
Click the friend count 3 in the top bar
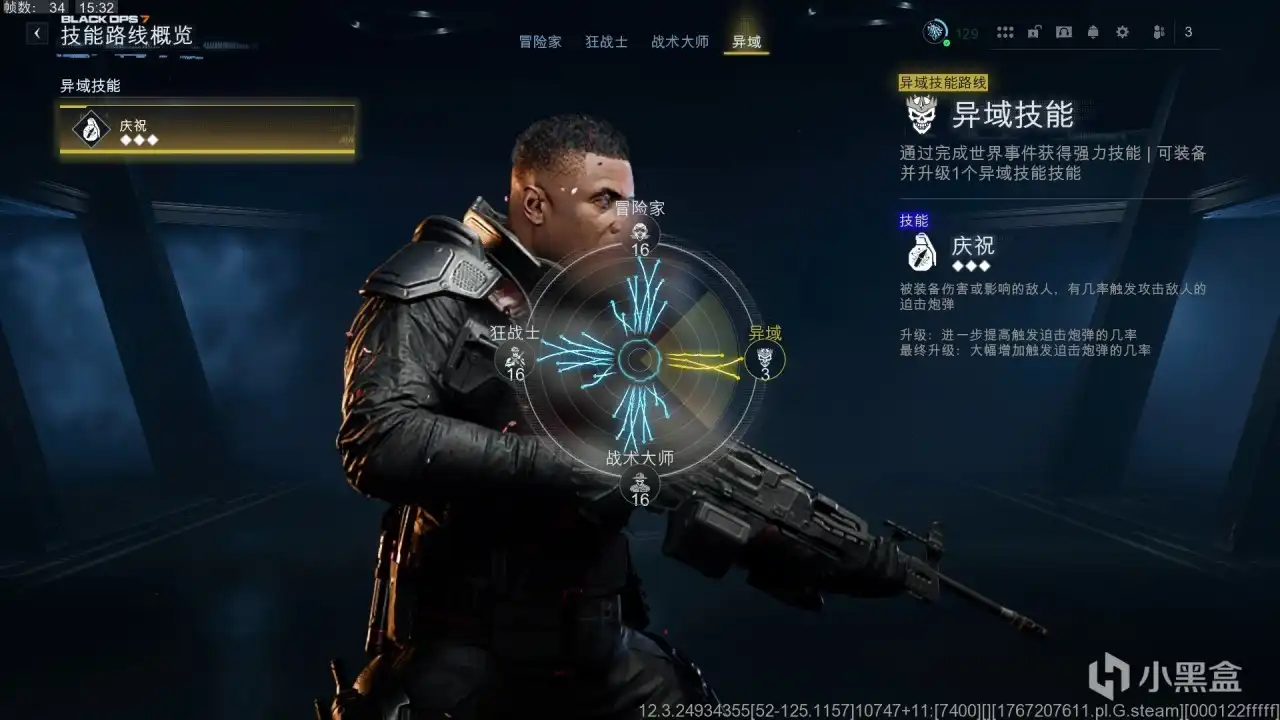1187,32
